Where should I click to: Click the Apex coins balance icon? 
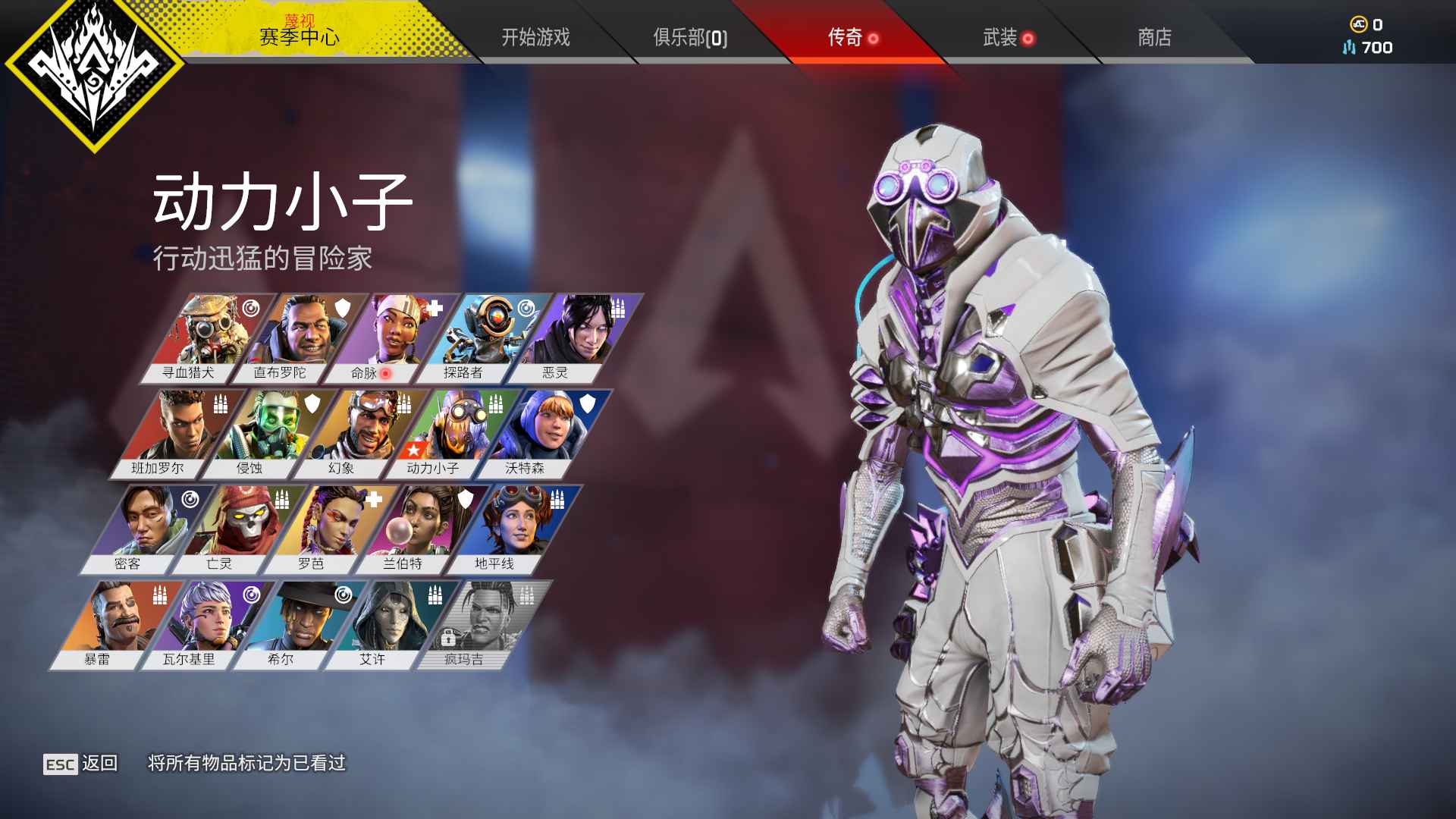[x=1358, y=24]
